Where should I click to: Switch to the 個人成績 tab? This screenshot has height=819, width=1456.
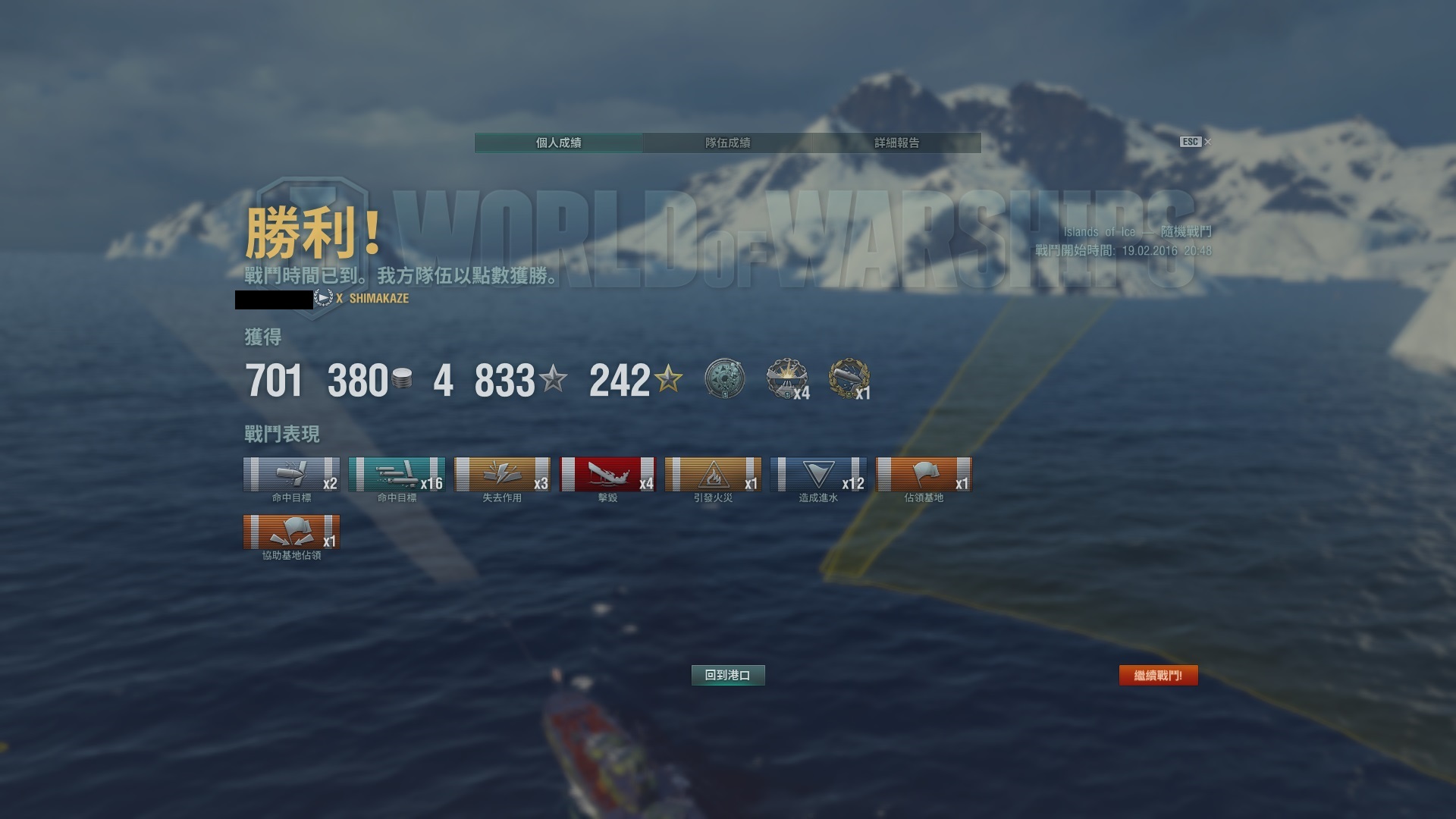click(558, 143)
